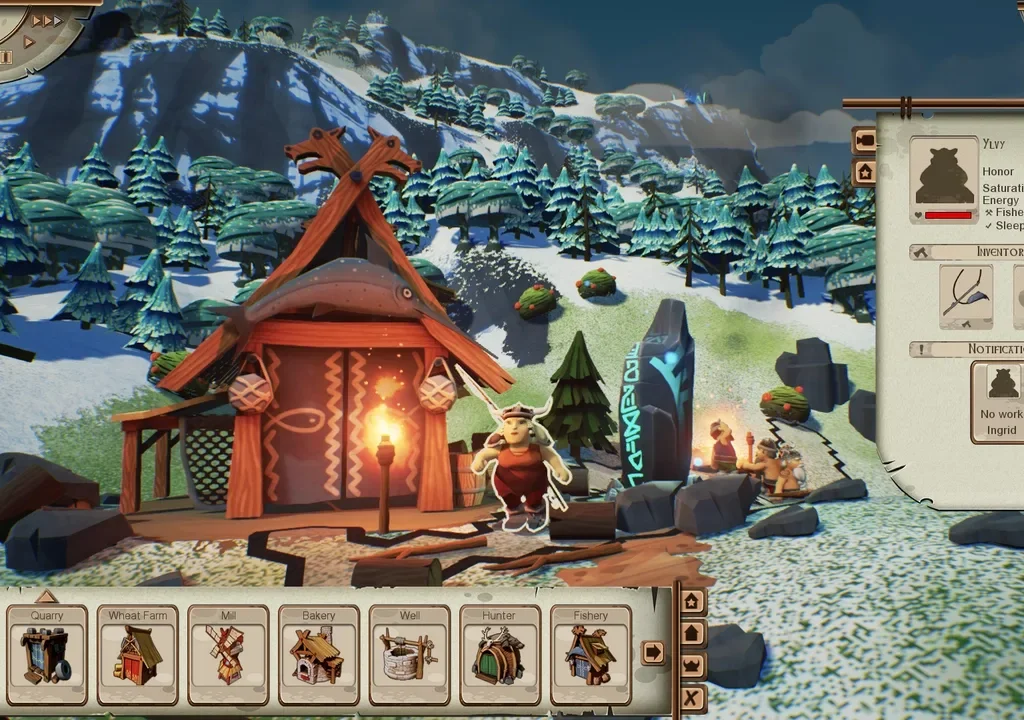Switch to the plain house build category
This screenshot has width=1024, height=720.
point(692,634)
